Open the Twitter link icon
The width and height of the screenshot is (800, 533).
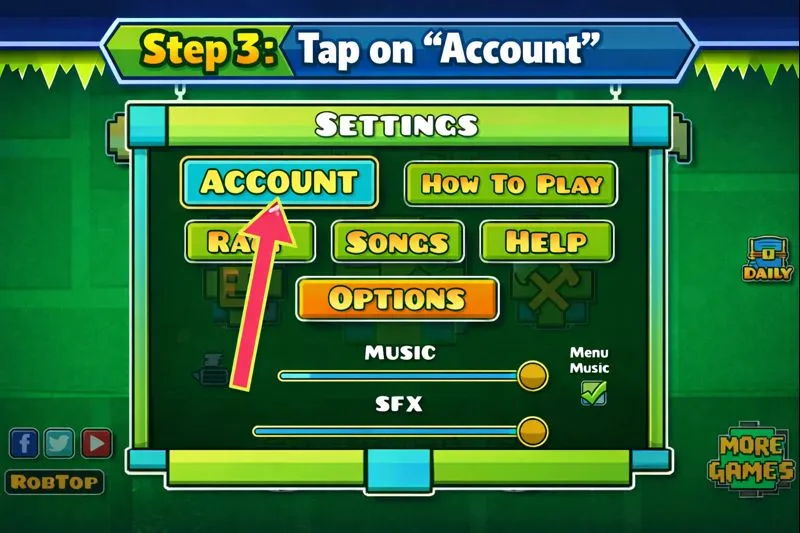[60, 442]
